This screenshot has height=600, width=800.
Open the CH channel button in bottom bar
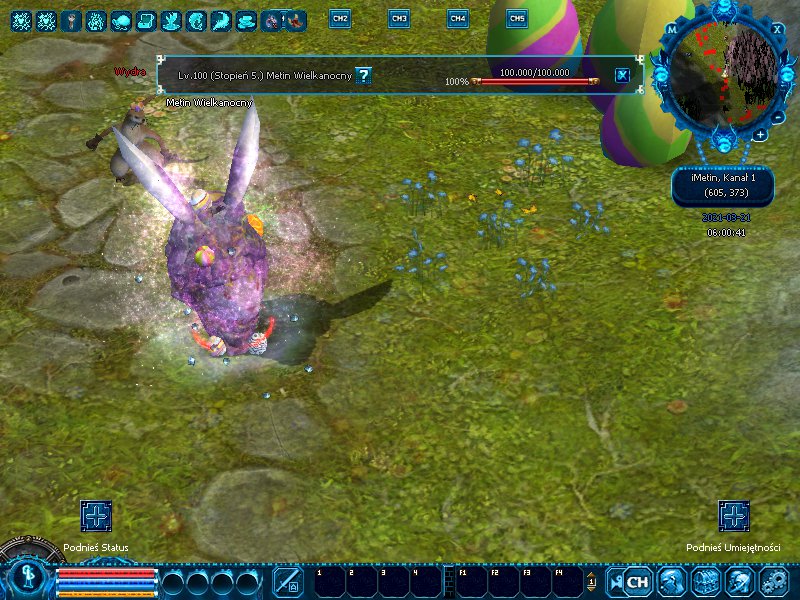tap(637, 581)
